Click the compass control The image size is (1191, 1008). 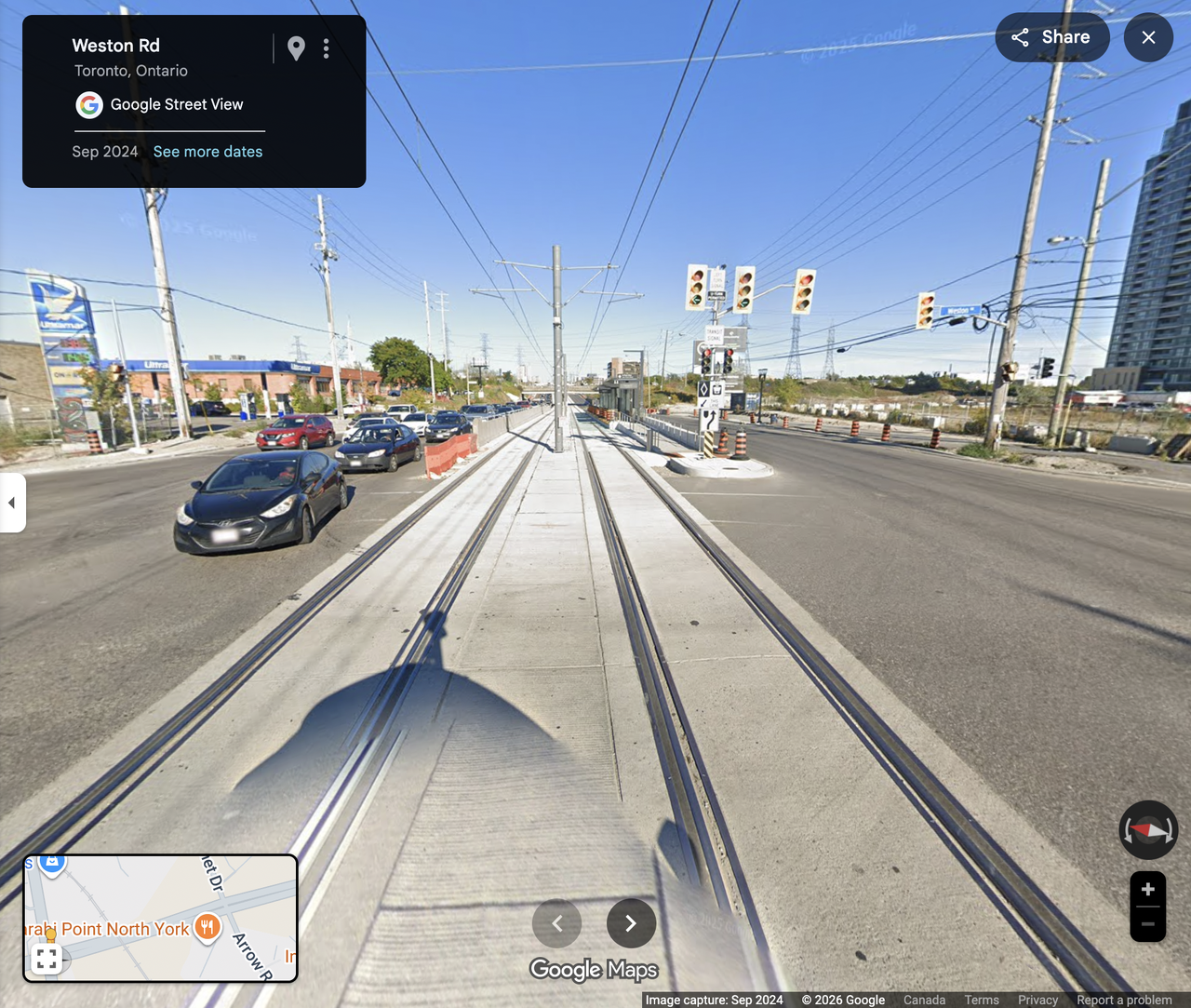(x=1147, y=829)
